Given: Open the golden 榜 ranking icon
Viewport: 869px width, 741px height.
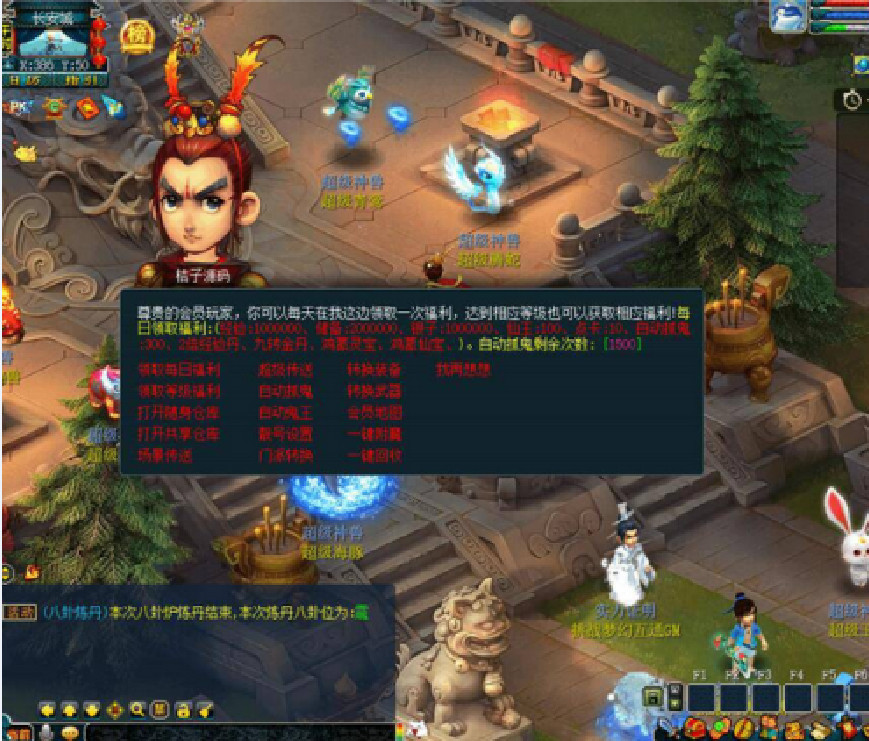Looking at the screenshot, I should pos(135,35).
